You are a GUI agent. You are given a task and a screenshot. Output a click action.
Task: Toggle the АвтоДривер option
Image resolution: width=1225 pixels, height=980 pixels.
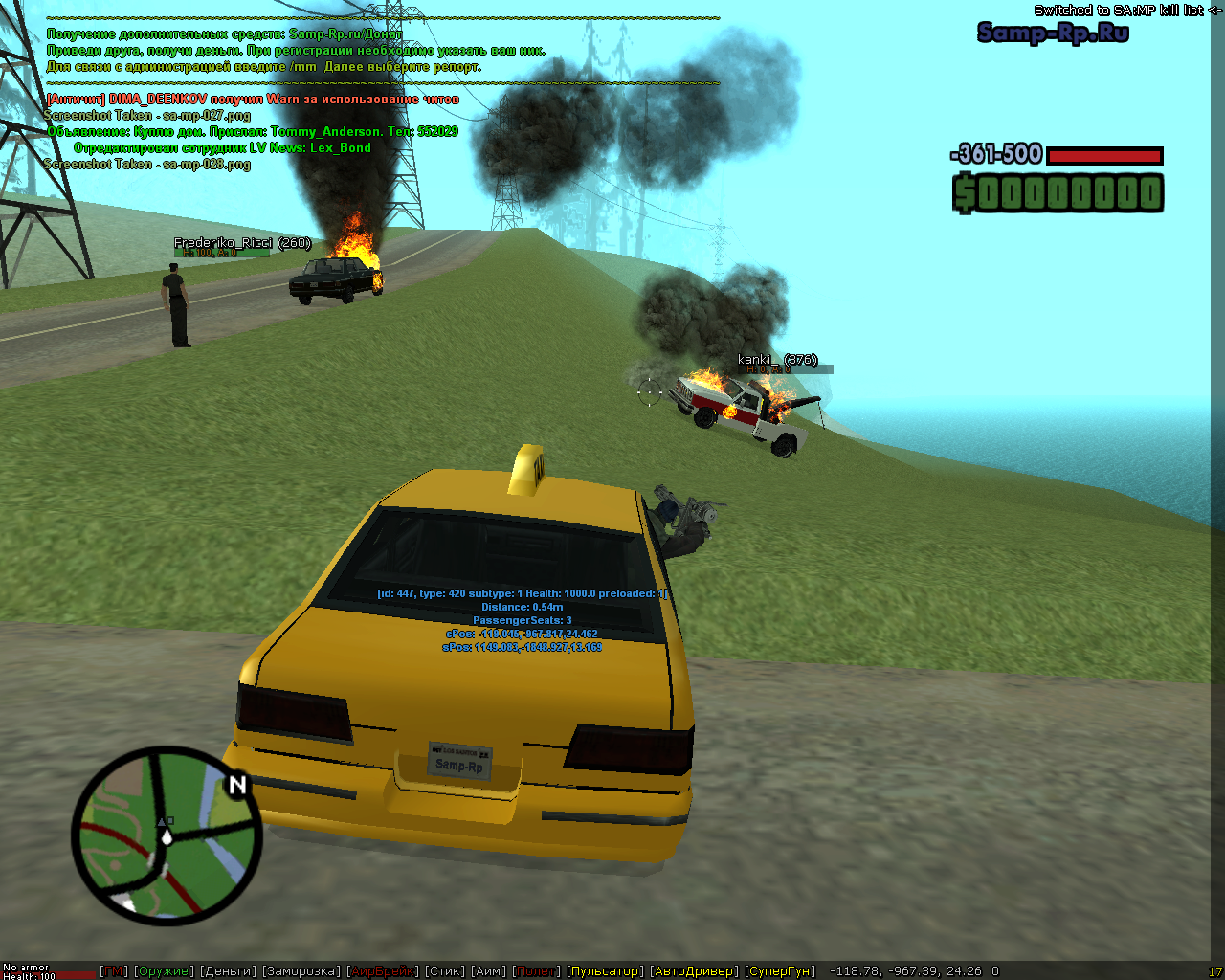click(x=695, y=971)
